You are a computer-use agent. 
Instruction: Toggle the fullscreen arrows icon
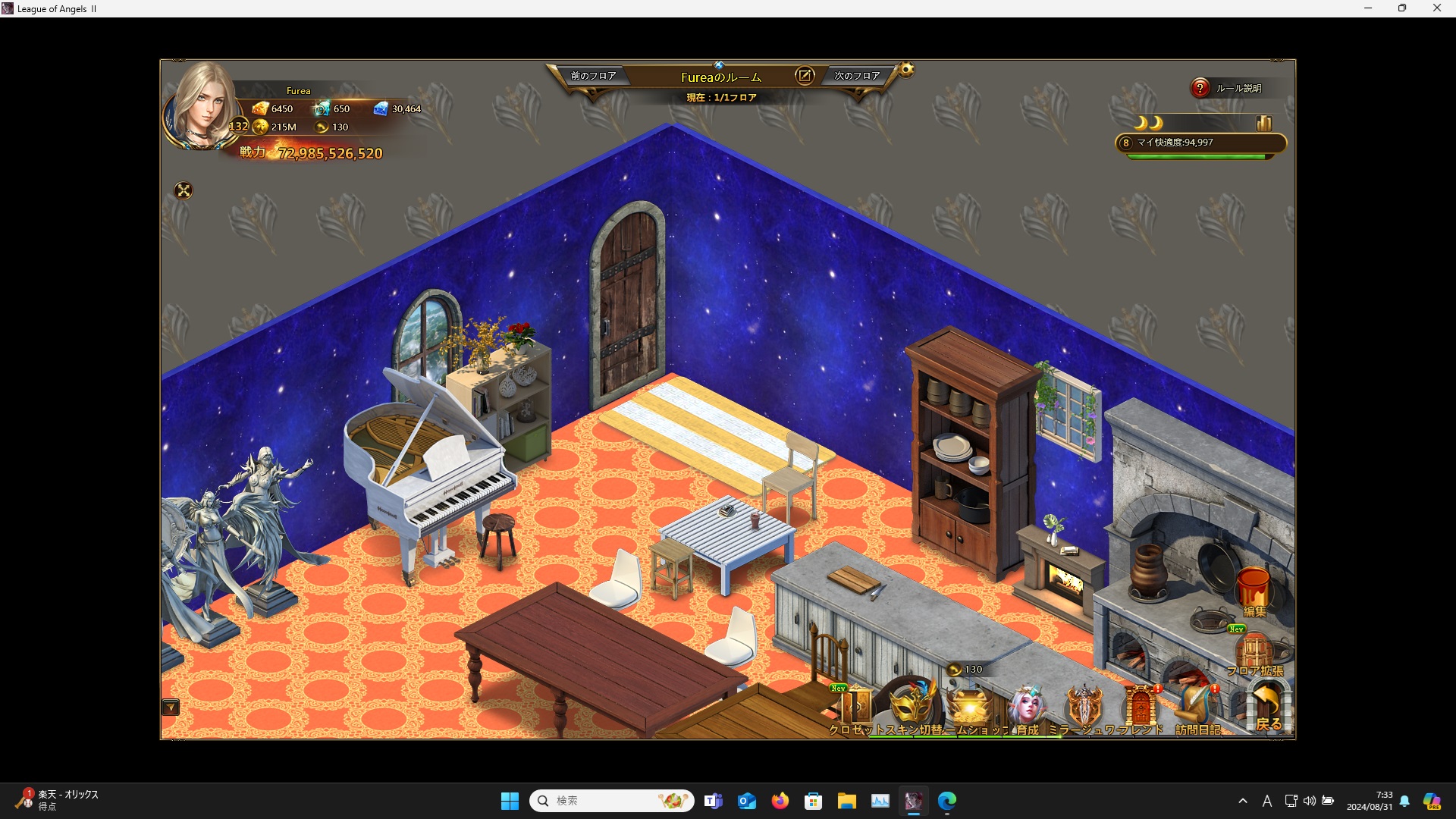(x=184, y=190)
